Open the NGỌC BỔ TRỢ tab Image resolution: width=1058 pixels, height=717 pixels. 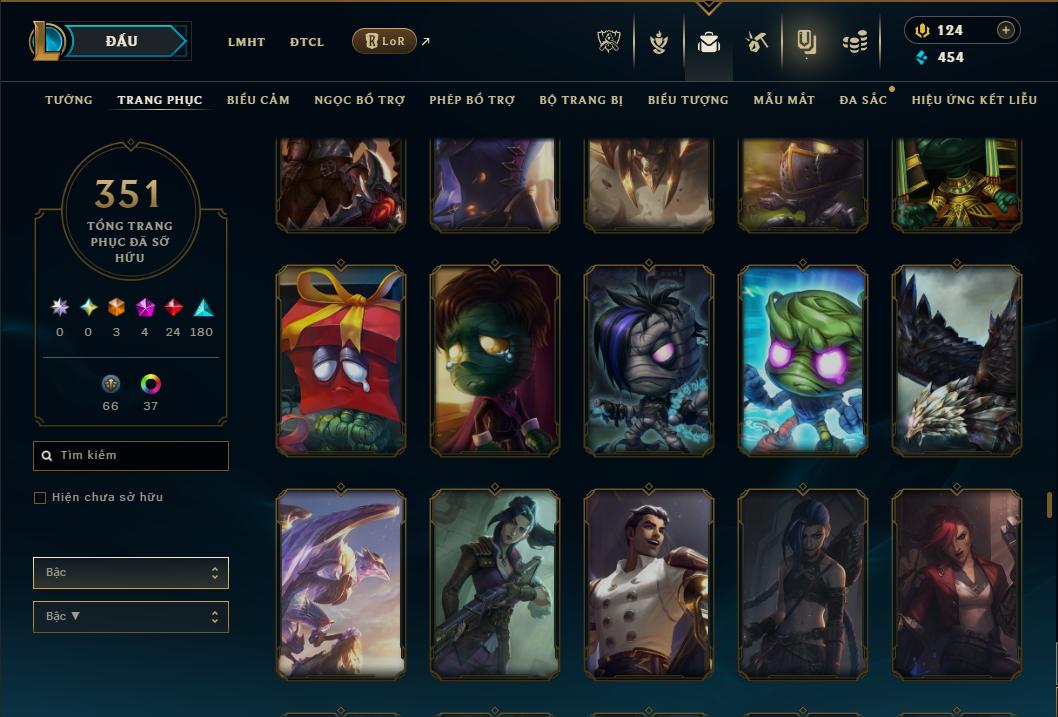359,100
